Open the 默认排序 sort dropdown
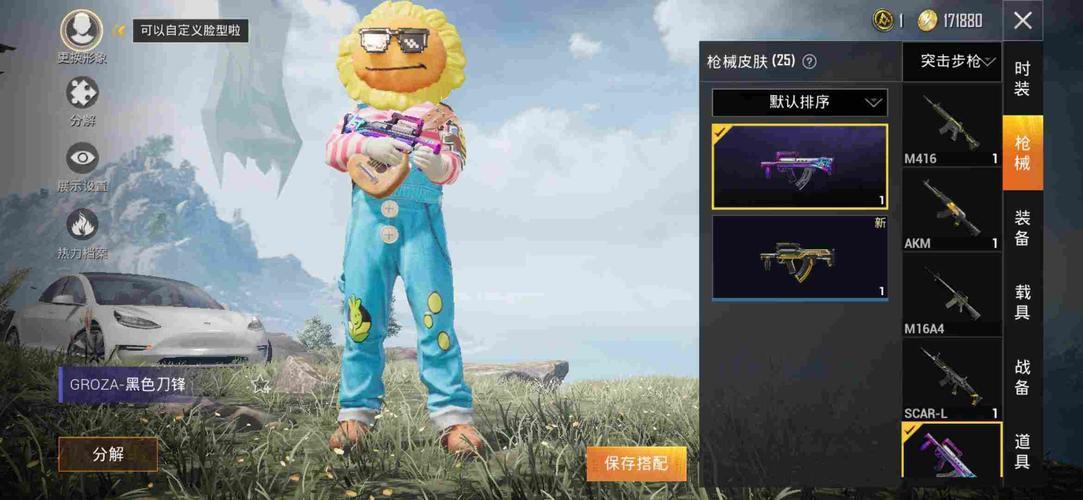1083x500 pixels. point(799,102)
